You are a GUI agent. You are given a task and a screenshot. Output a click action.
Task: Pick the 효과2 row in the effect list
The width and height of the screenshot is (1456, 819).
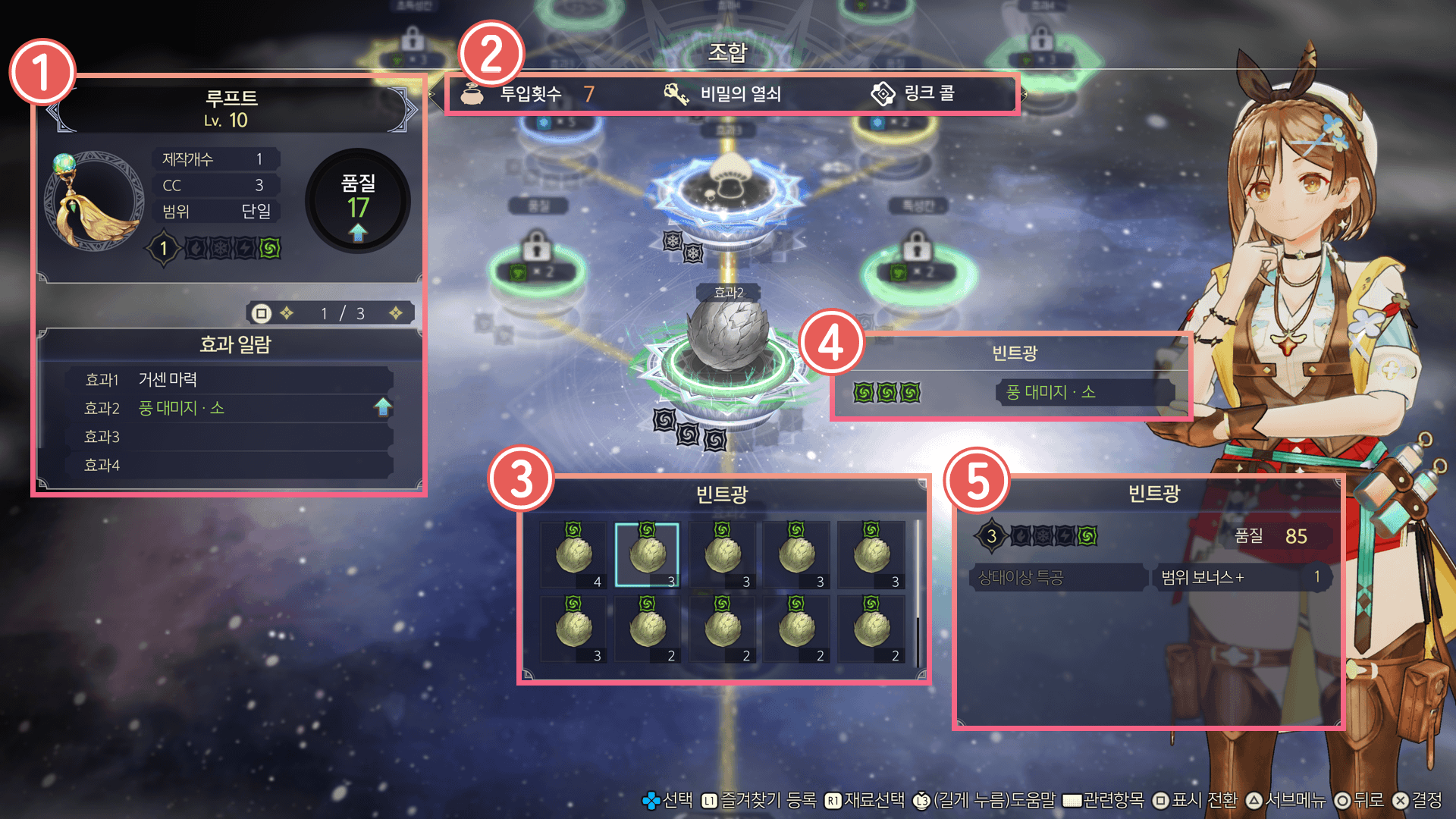point(229,408)
